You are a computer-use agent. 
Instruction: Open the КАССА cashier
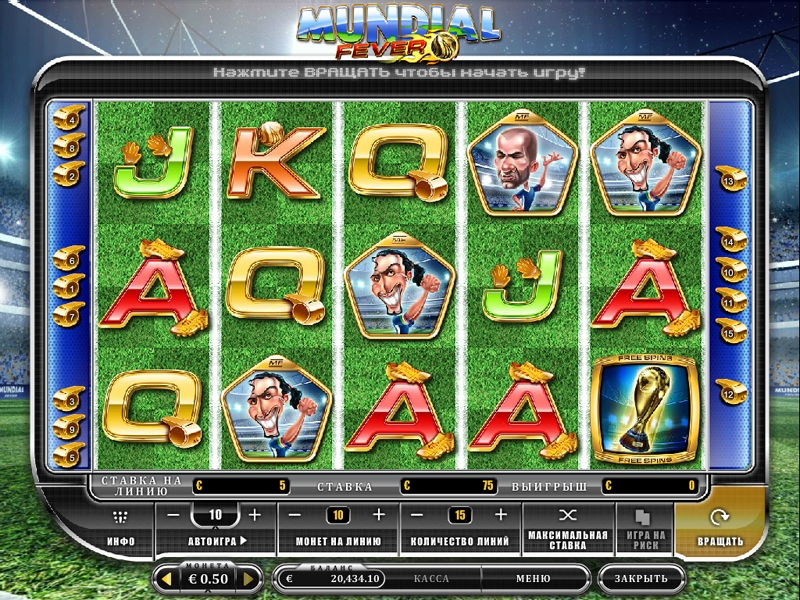point(431,579)
